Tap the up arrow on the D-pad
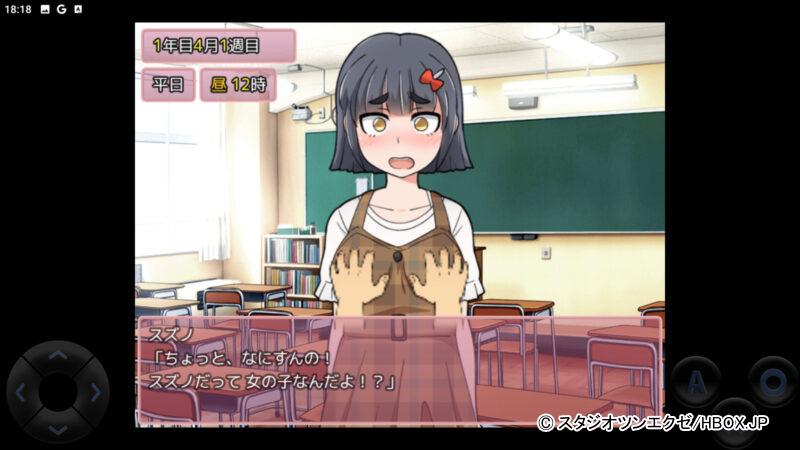The width and height of the screenshot is (800, 450). (58, 355)
